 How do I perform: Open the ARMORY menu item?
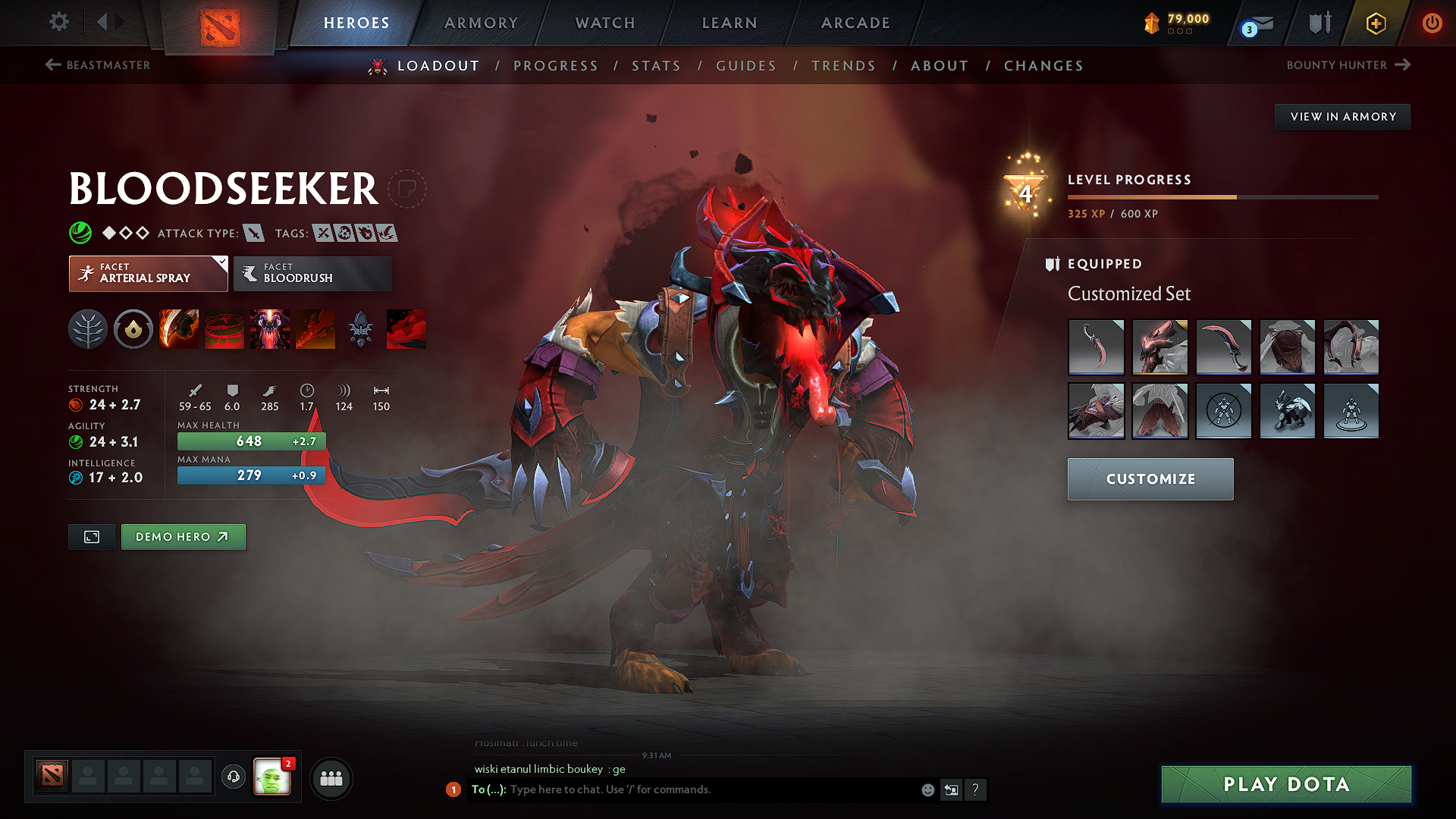tap(481, 23)
